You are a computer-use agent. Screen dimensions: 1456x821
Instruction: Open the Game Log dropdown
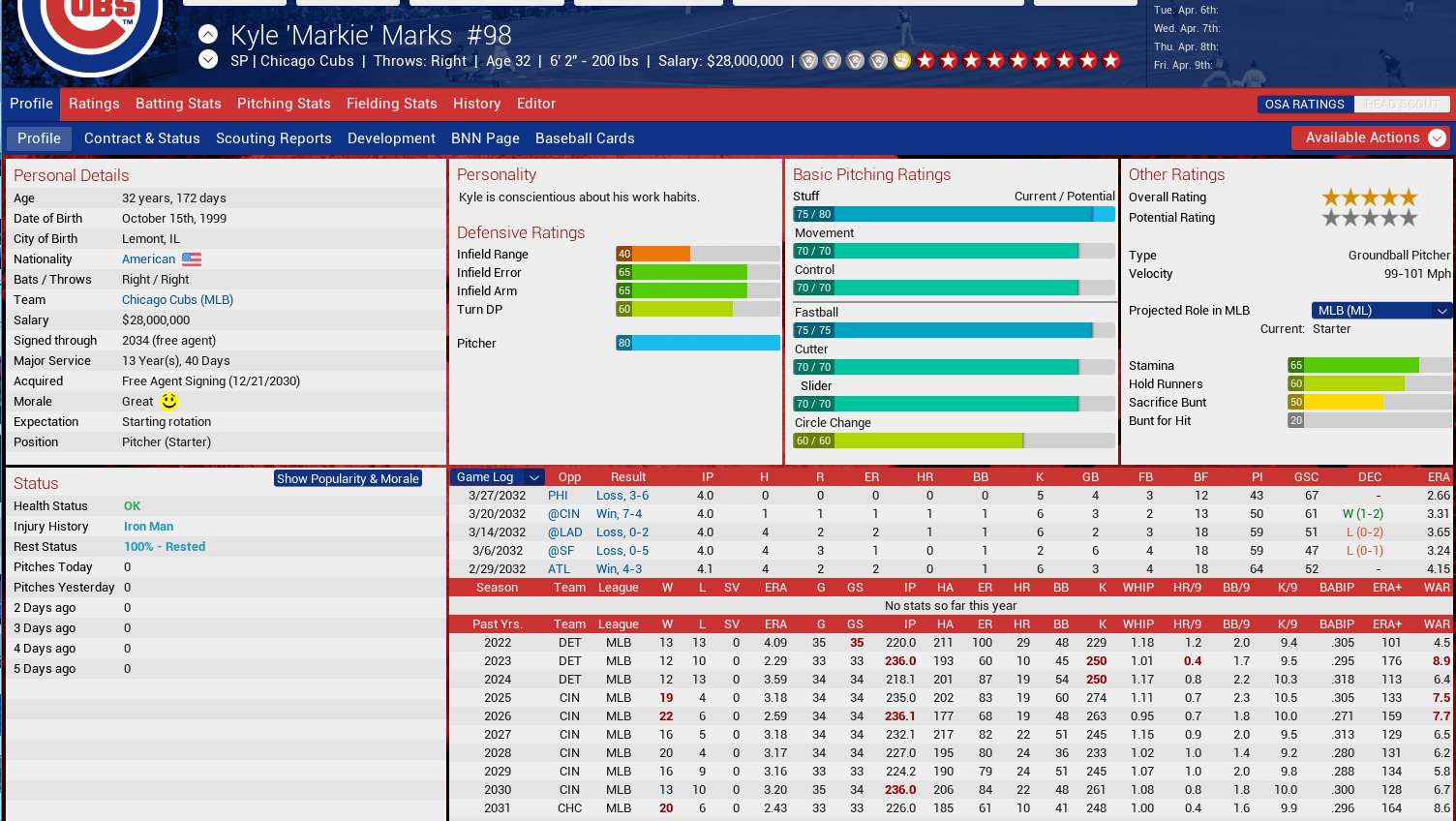tap(498, 477)
